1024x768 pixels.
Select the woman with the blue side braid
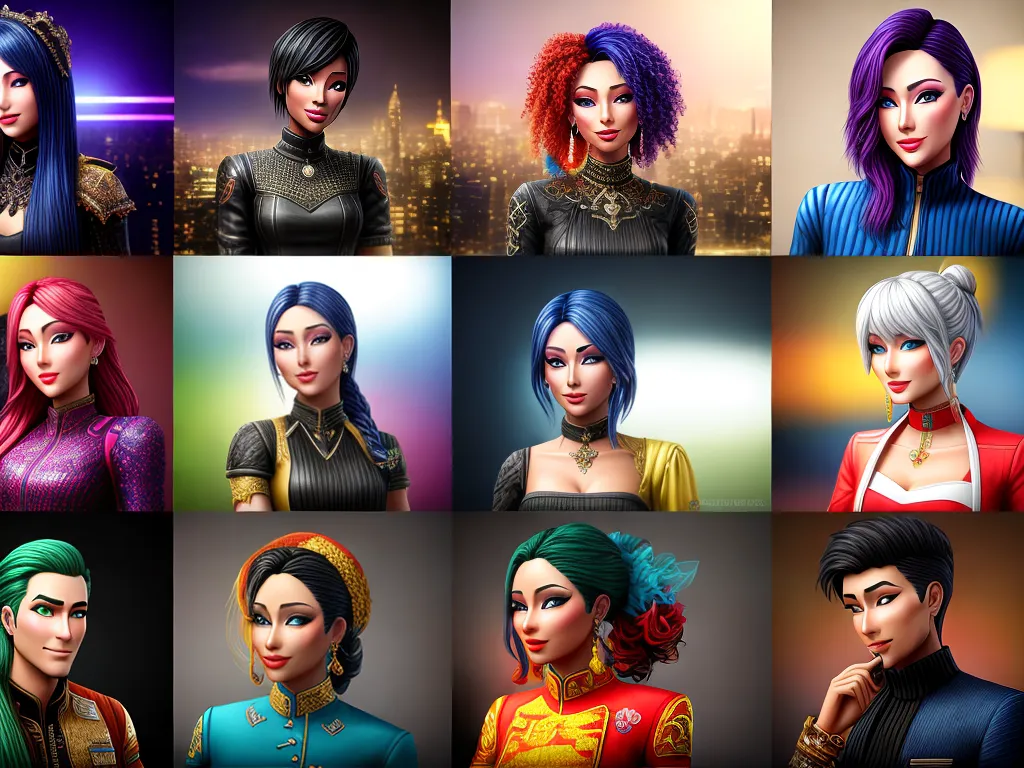pyautogui.click(x=312, y=385)
